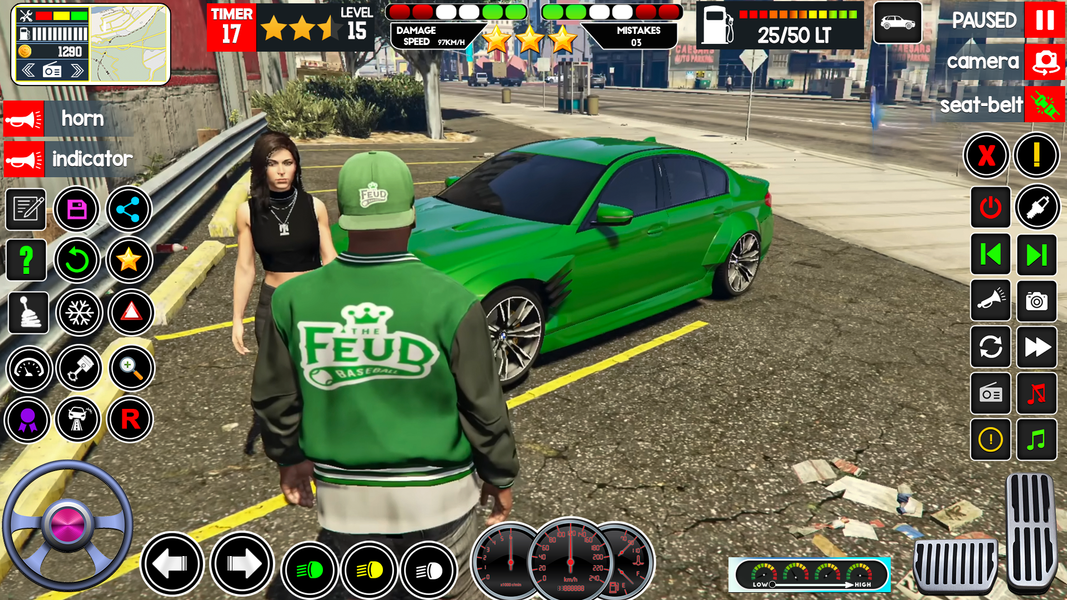Open the green question mark help
The image size is (1067, 600).
[26, 261]
